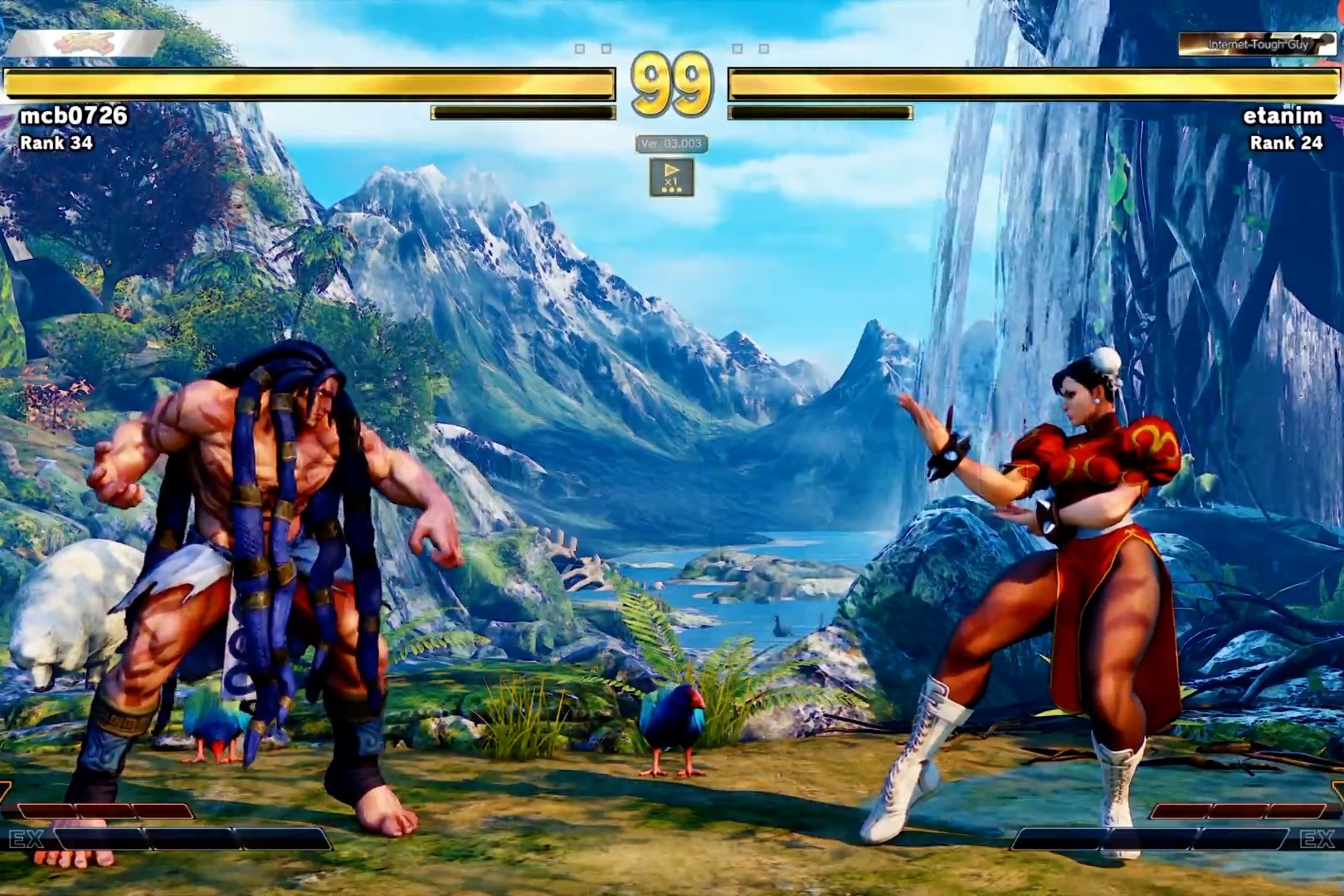Viewport: 1344px width, 896px height.
Task: Select the Internet Tough Guy title plate
Action: point(1256,44)
